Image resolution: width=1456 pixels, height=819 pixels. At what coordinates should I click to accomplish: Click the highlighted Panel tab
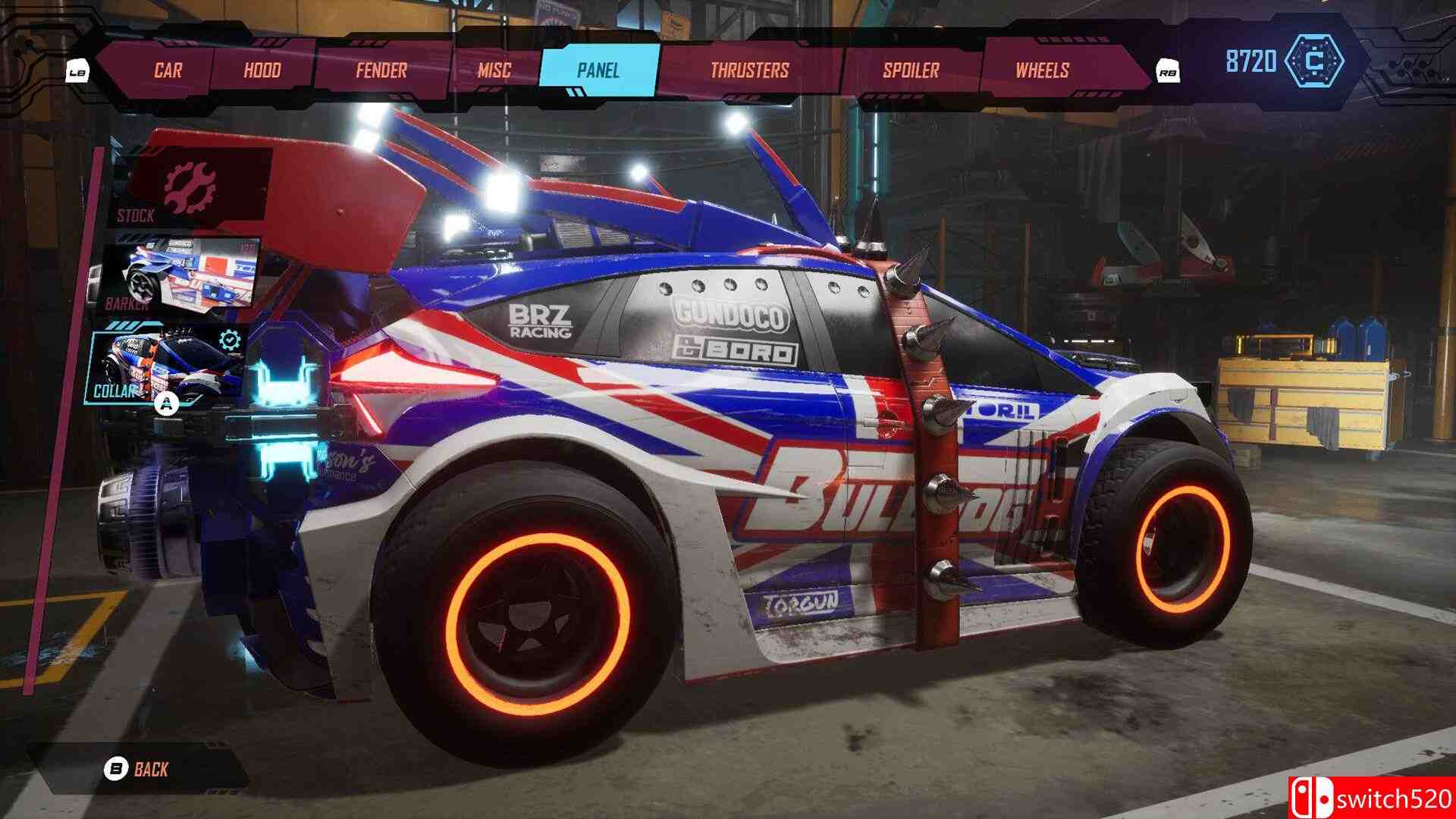coord(598,71)
